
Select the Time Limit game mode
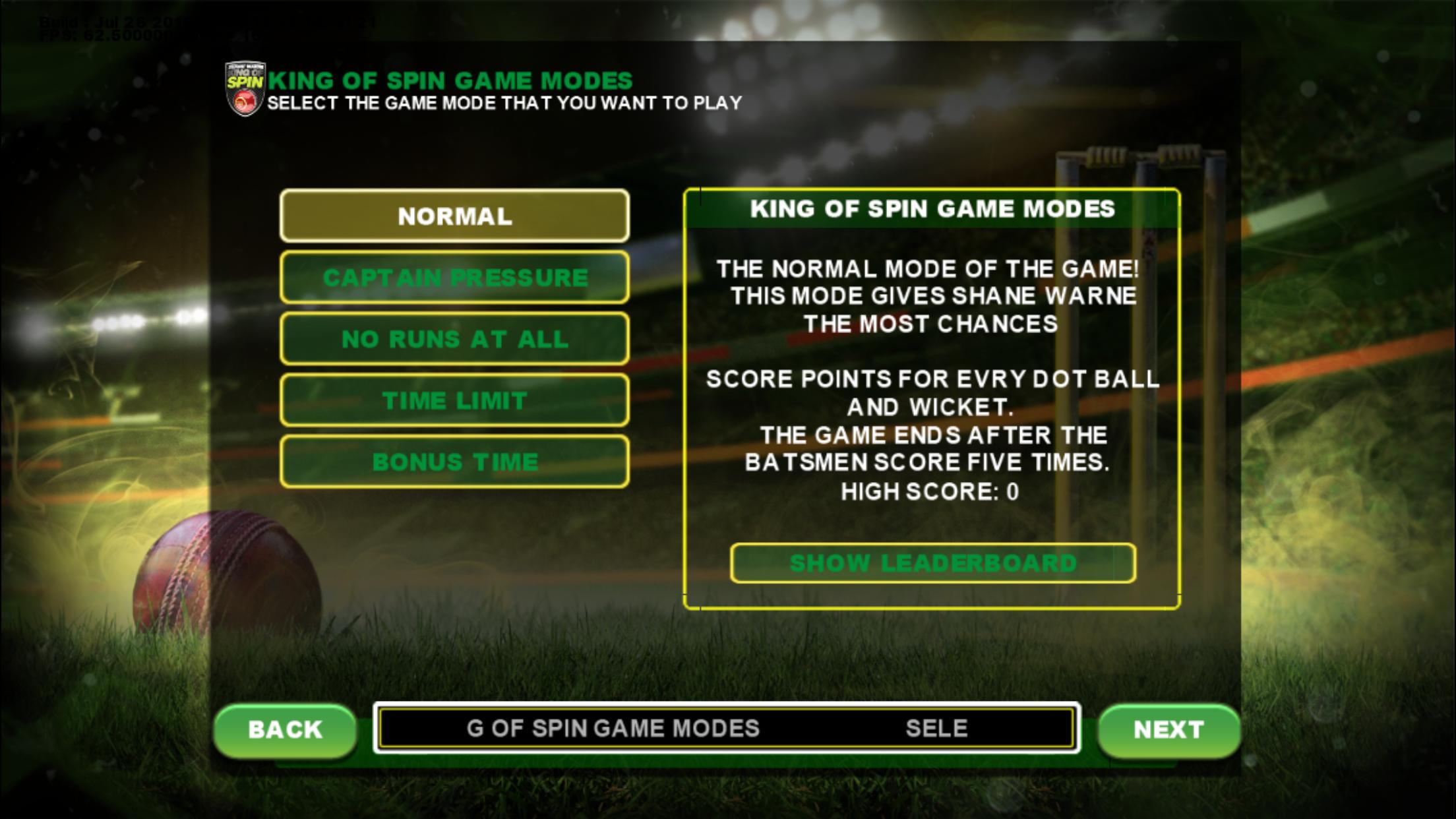point(454,400)
